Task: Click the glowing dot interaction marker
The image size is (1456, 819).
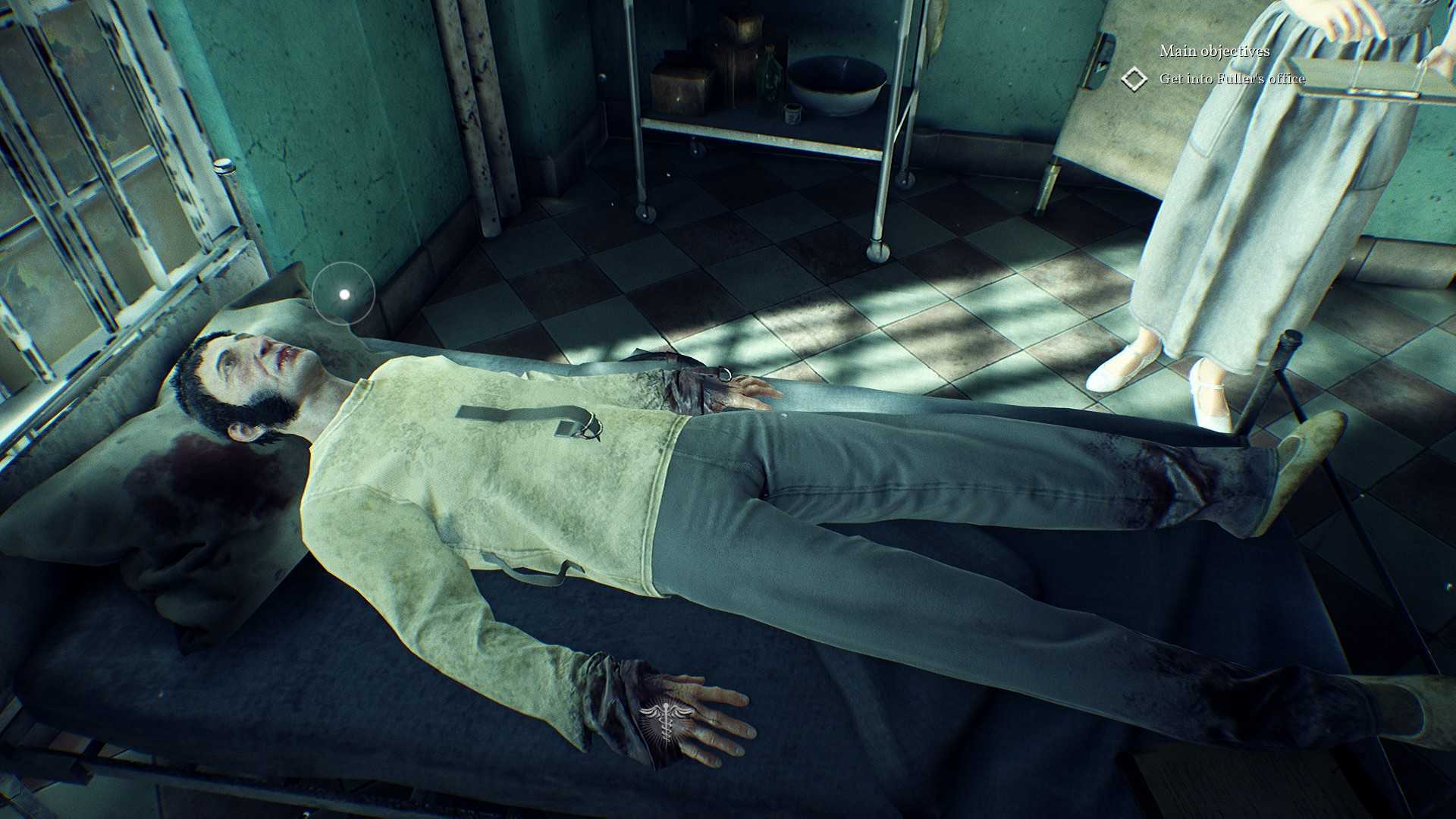Action: pos(344,293)
